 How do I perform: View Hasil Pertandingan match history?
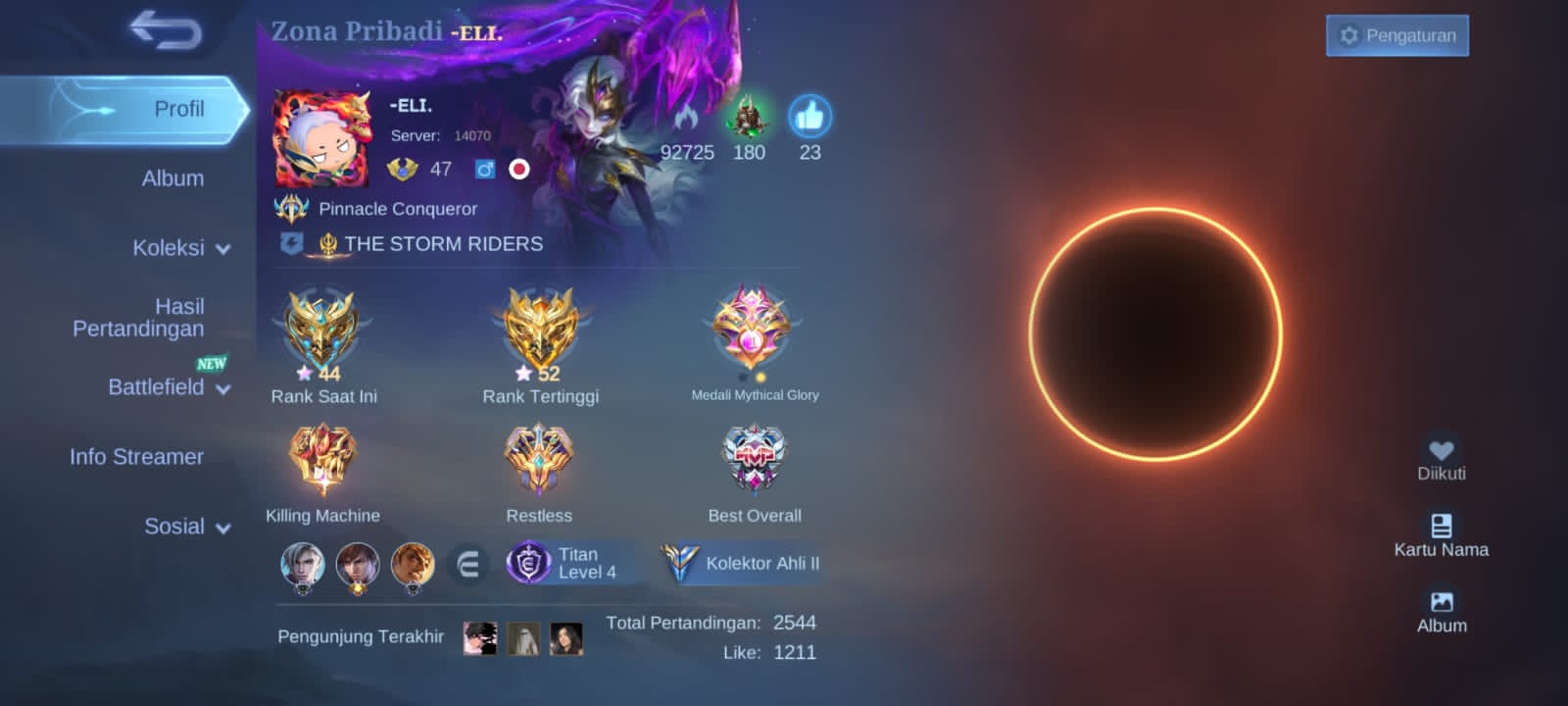click(139, 318)
